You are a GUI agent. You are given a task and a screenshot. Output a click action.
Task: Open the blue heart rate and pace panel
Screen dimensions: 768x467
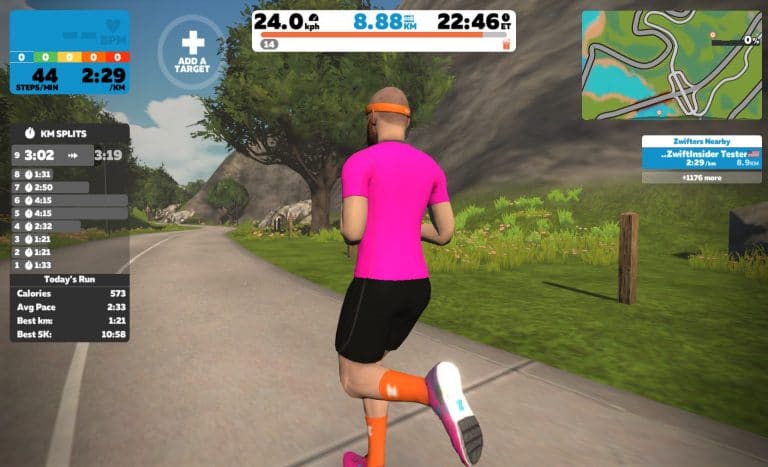pyautogui.click(x=70, y=50)
